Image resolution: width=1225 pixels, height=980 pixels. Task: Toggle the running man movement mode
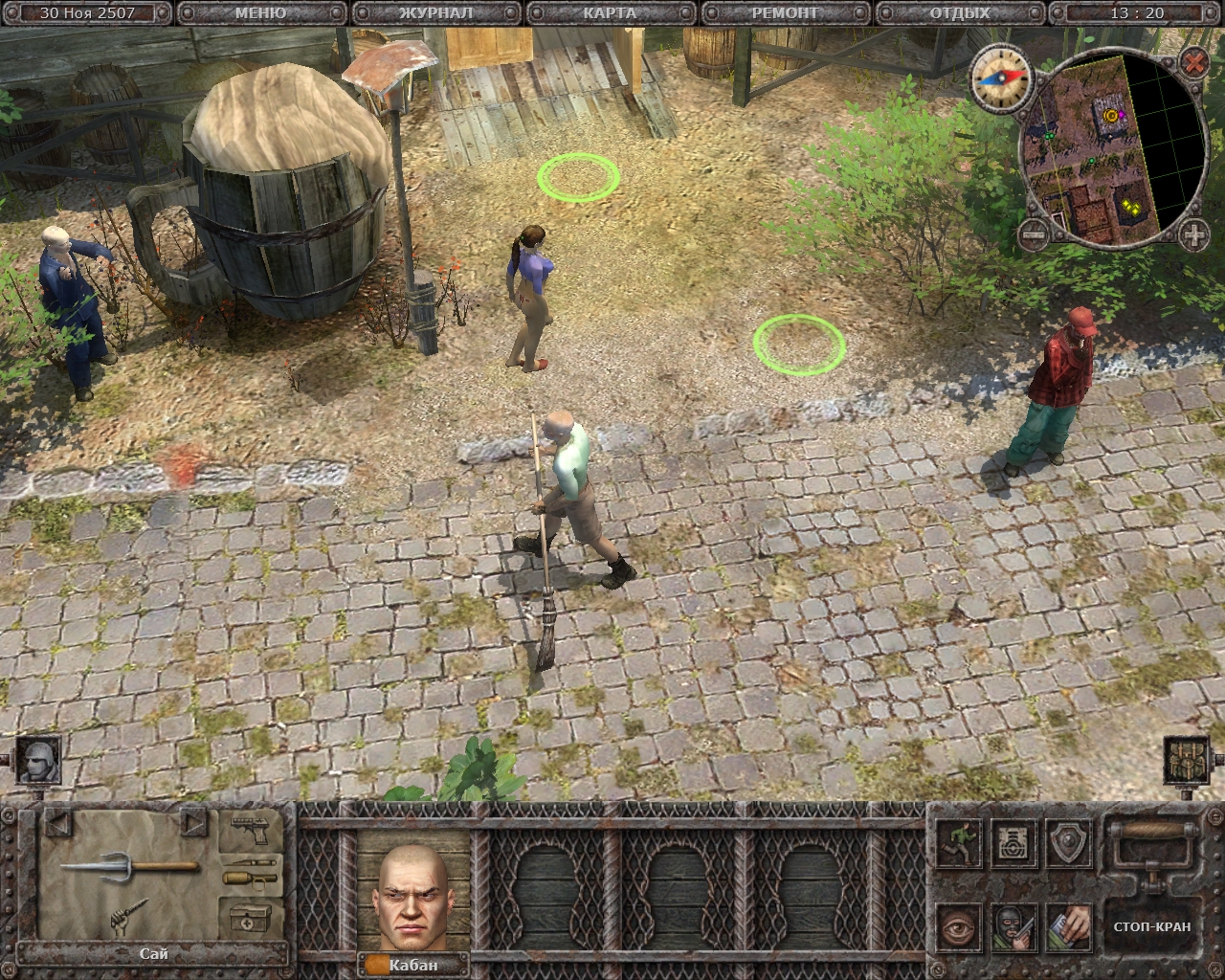pyautogui.click(x=958, y=842)
